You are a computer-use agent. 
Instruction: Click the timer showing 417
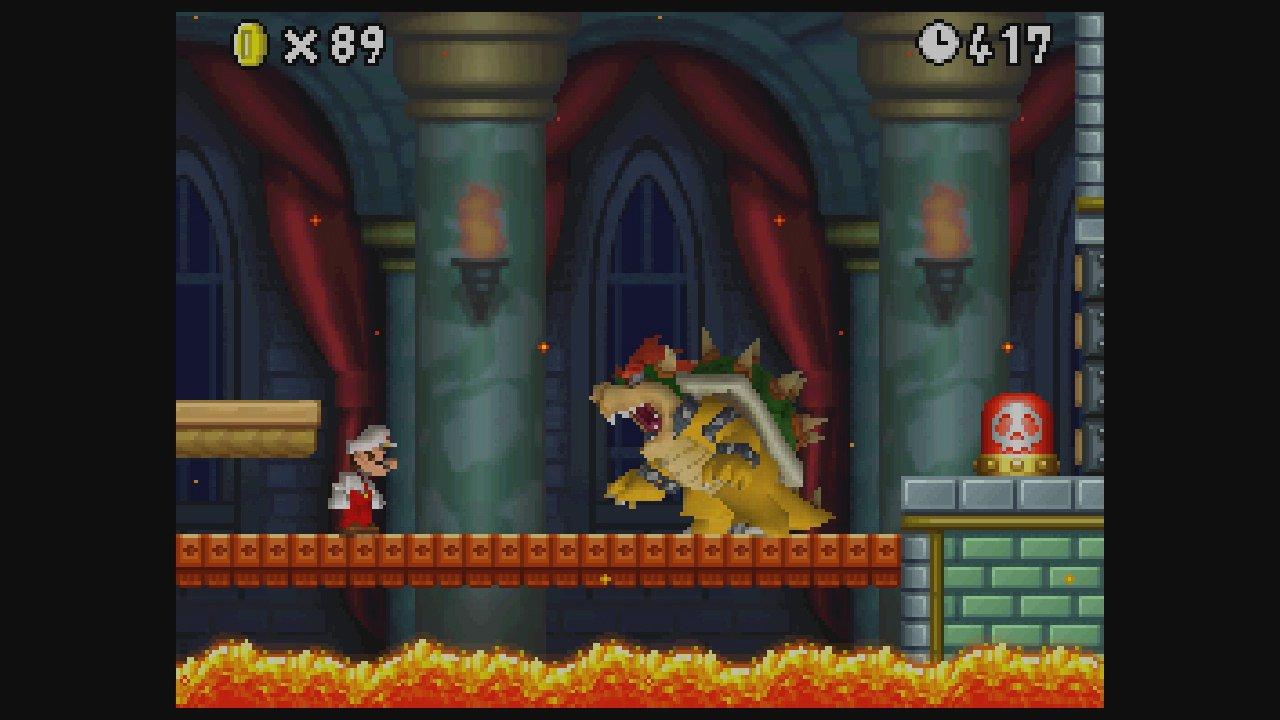click(x=1010, y=43)
